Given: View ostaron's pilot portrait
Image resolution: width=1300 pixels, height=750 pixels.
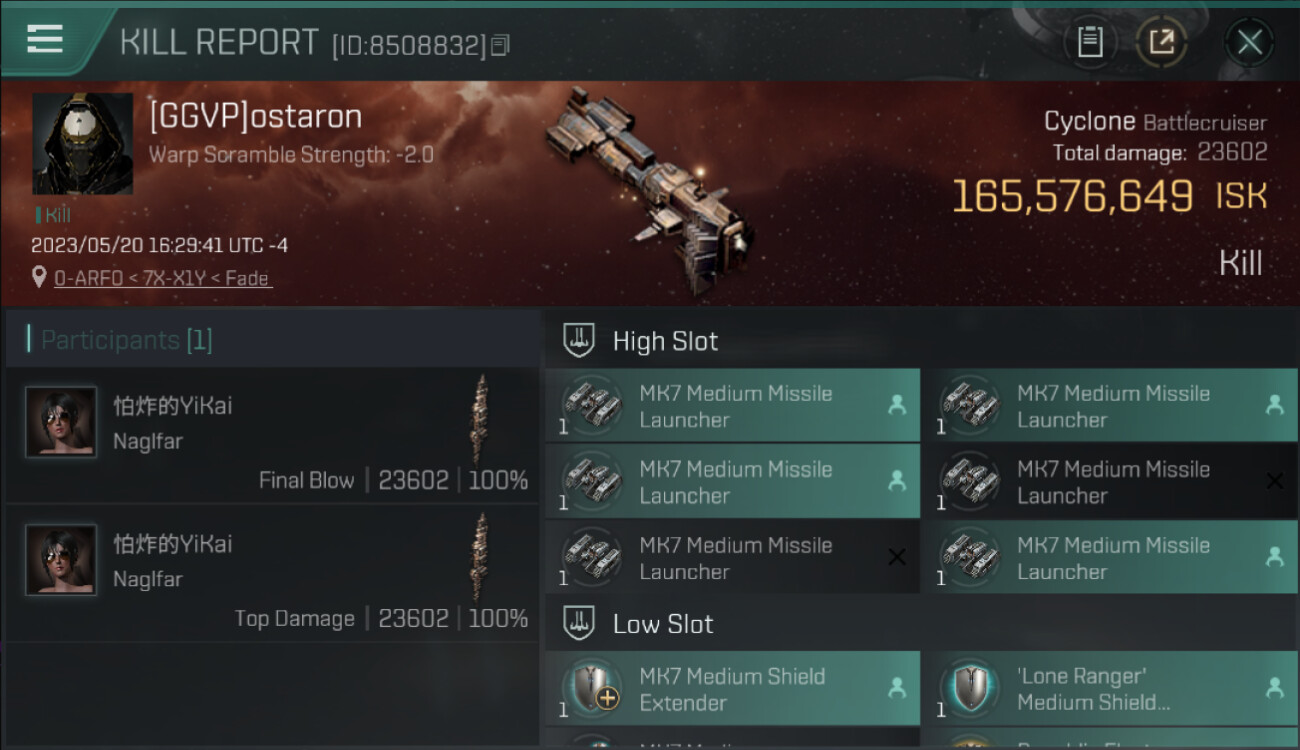Looking at the screenshot, I should point(82,144).
